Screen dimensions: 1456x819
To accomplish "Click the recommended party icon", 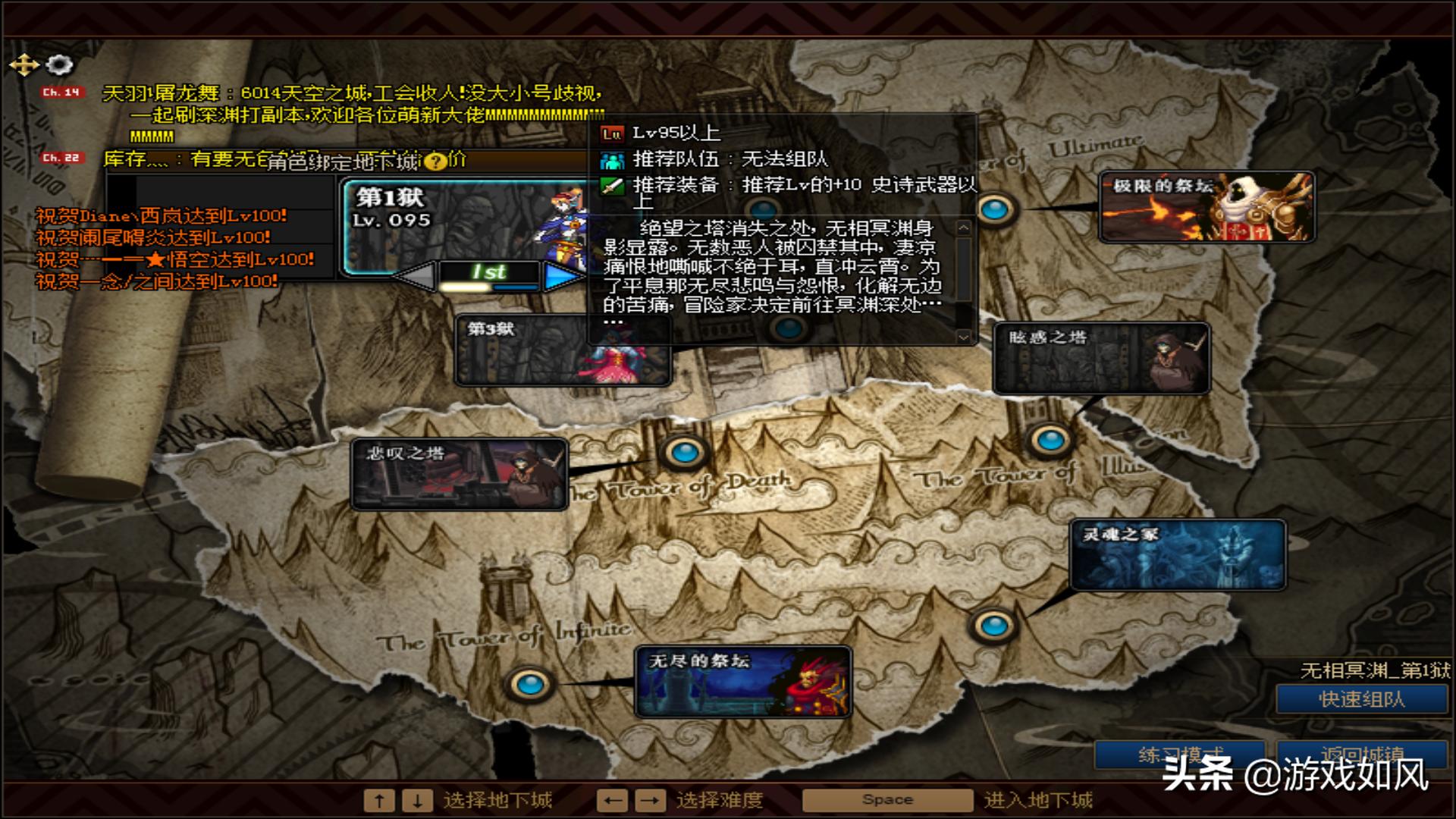I will click(611, 160).
